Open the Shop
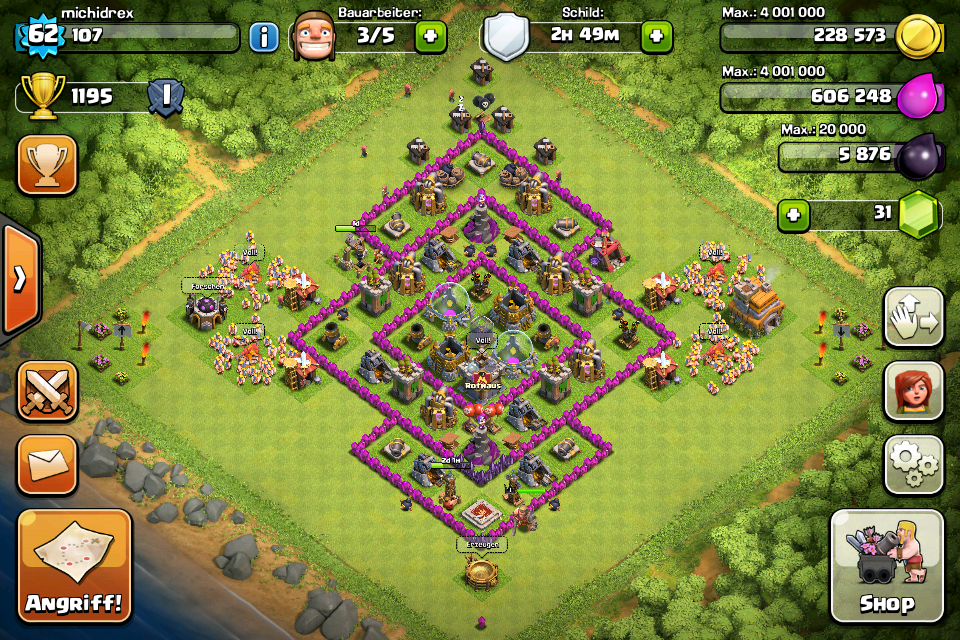This screenshot has width=960, height=640. click(x=886, y=565)
